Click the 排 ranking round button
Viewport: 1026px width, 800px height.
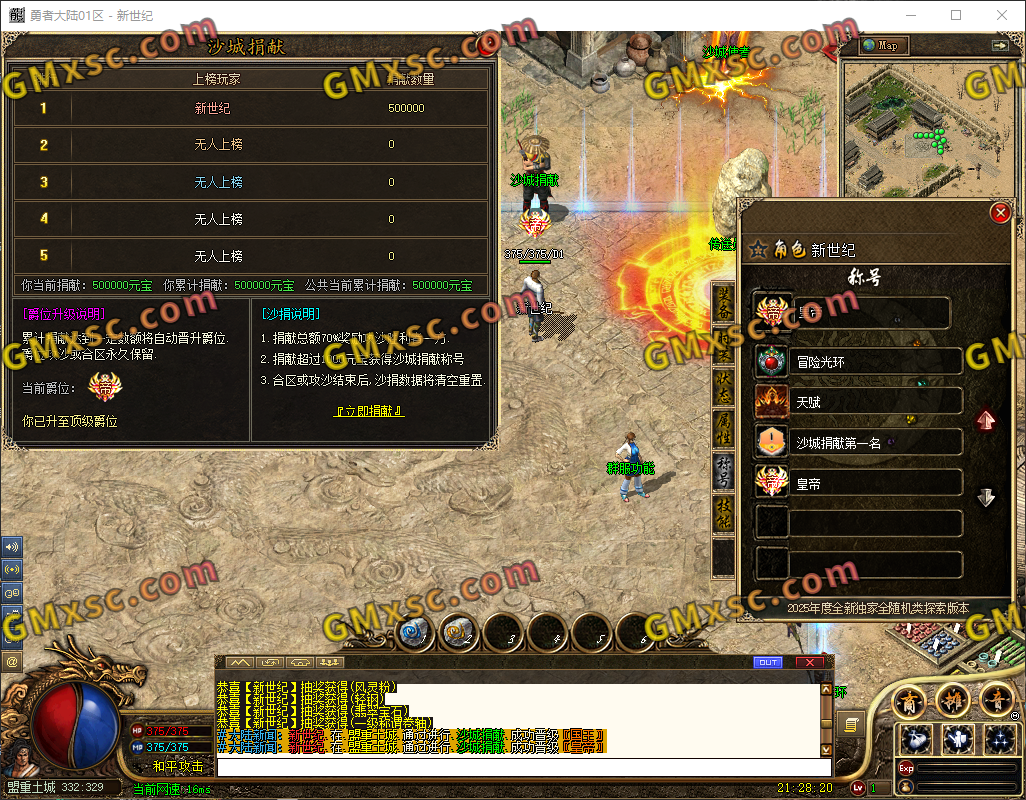pos(953,699)
